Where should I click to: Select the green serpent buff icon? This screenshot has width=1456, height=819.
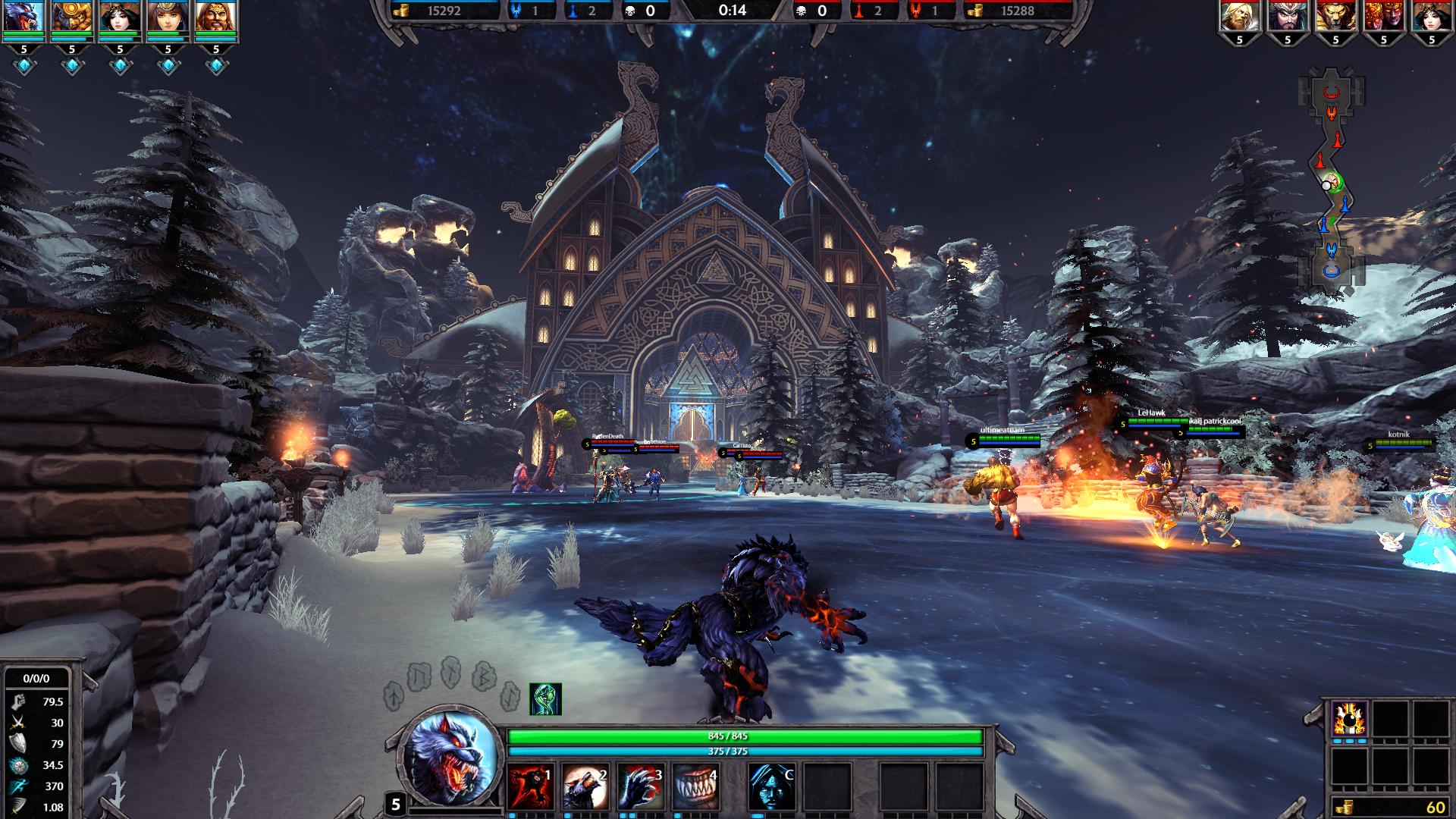pos(545,699)
